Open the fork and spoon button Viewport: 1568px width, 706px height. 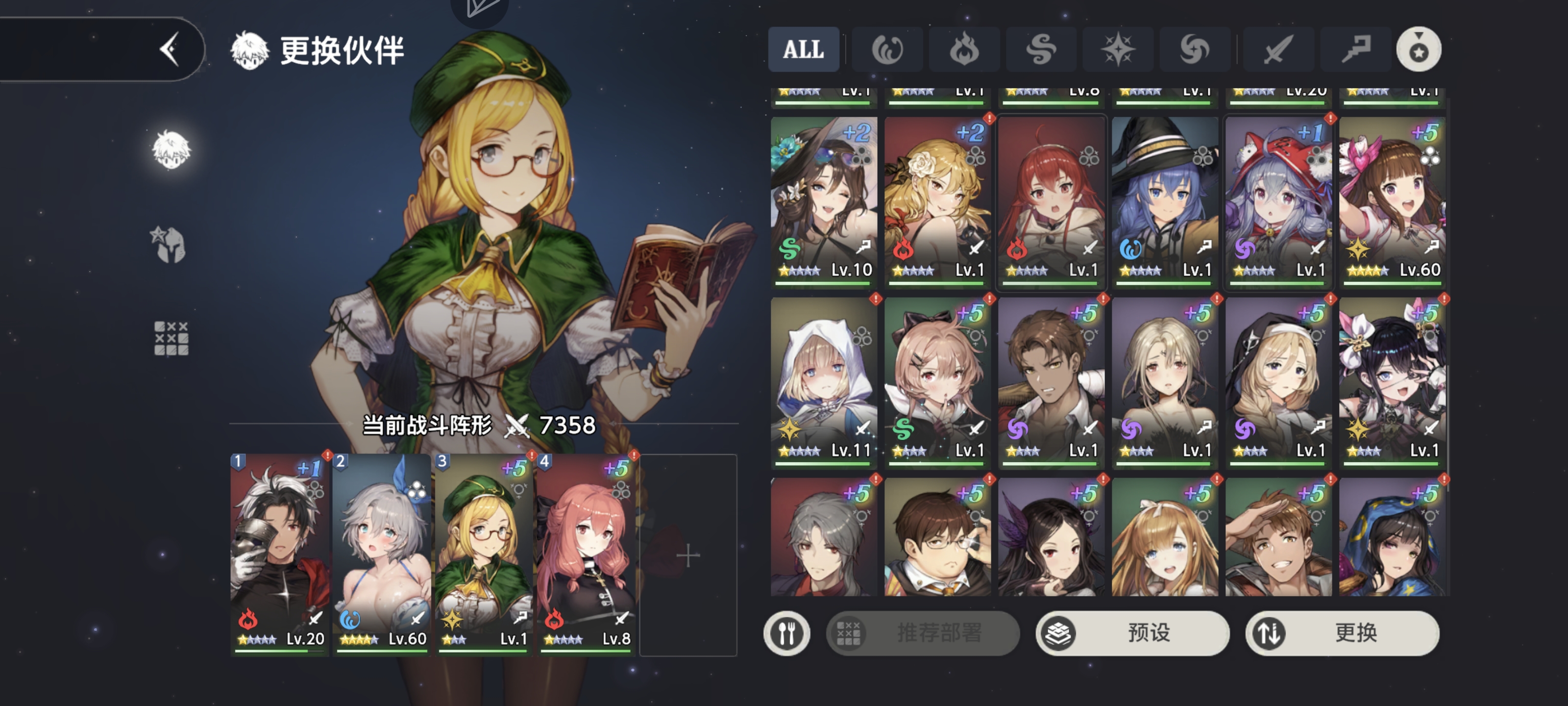coord(786,633)
